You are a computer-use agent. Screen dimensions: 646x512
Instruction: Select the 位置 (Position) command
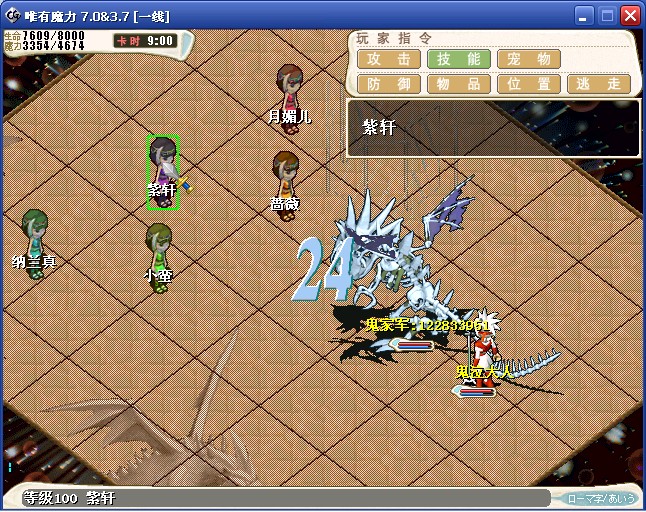pyautogui.click(x=528, y=84)
